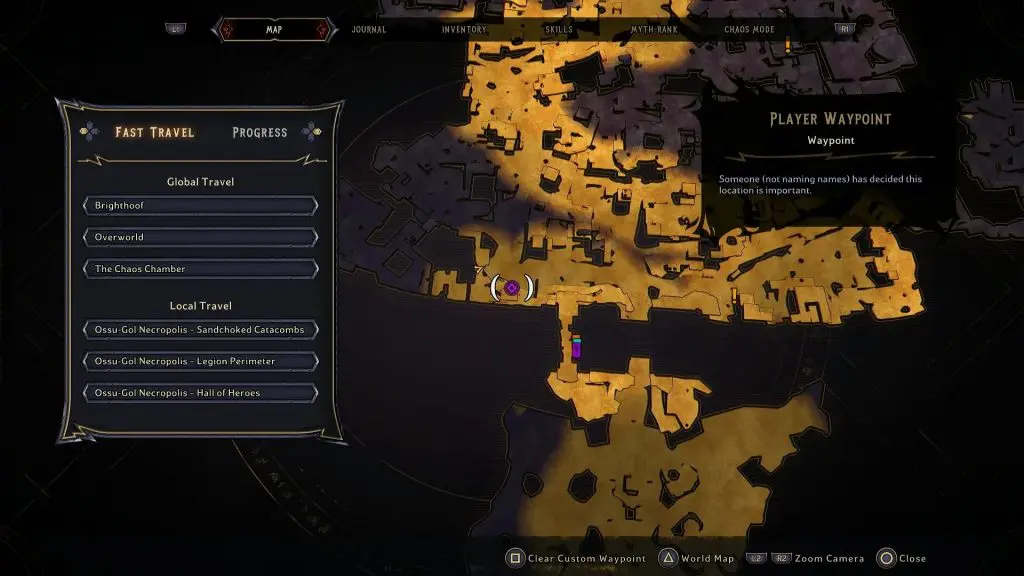The height and width of the screenshot is (576, 1024).
Task: Select the purple and orange map marker
Action: pos(576,347)
